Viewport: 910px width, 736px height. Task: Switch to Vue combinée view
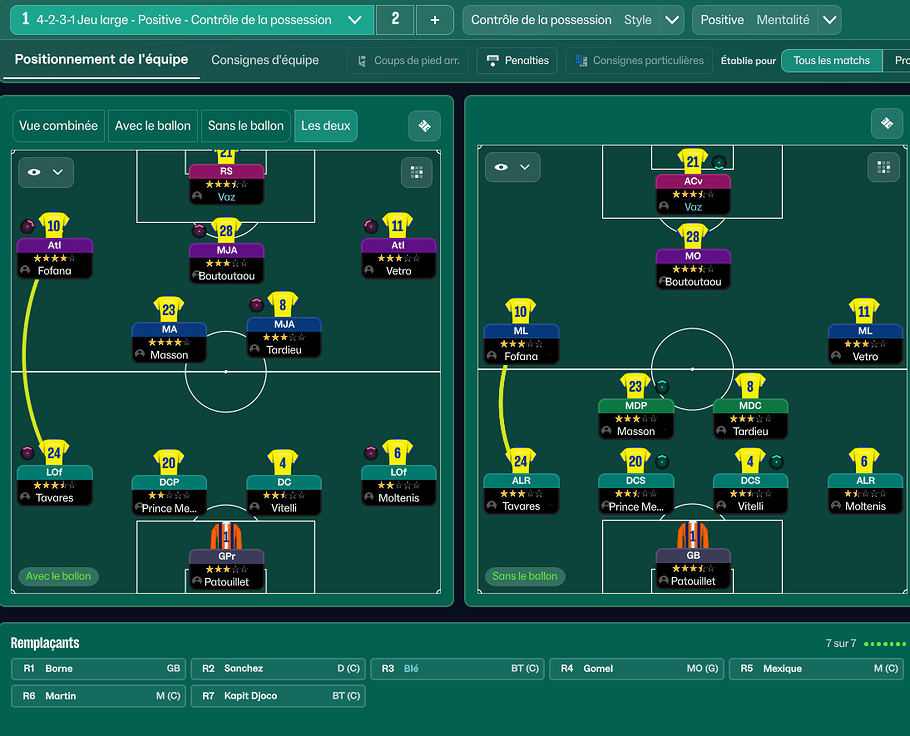(x=58, y=126)
